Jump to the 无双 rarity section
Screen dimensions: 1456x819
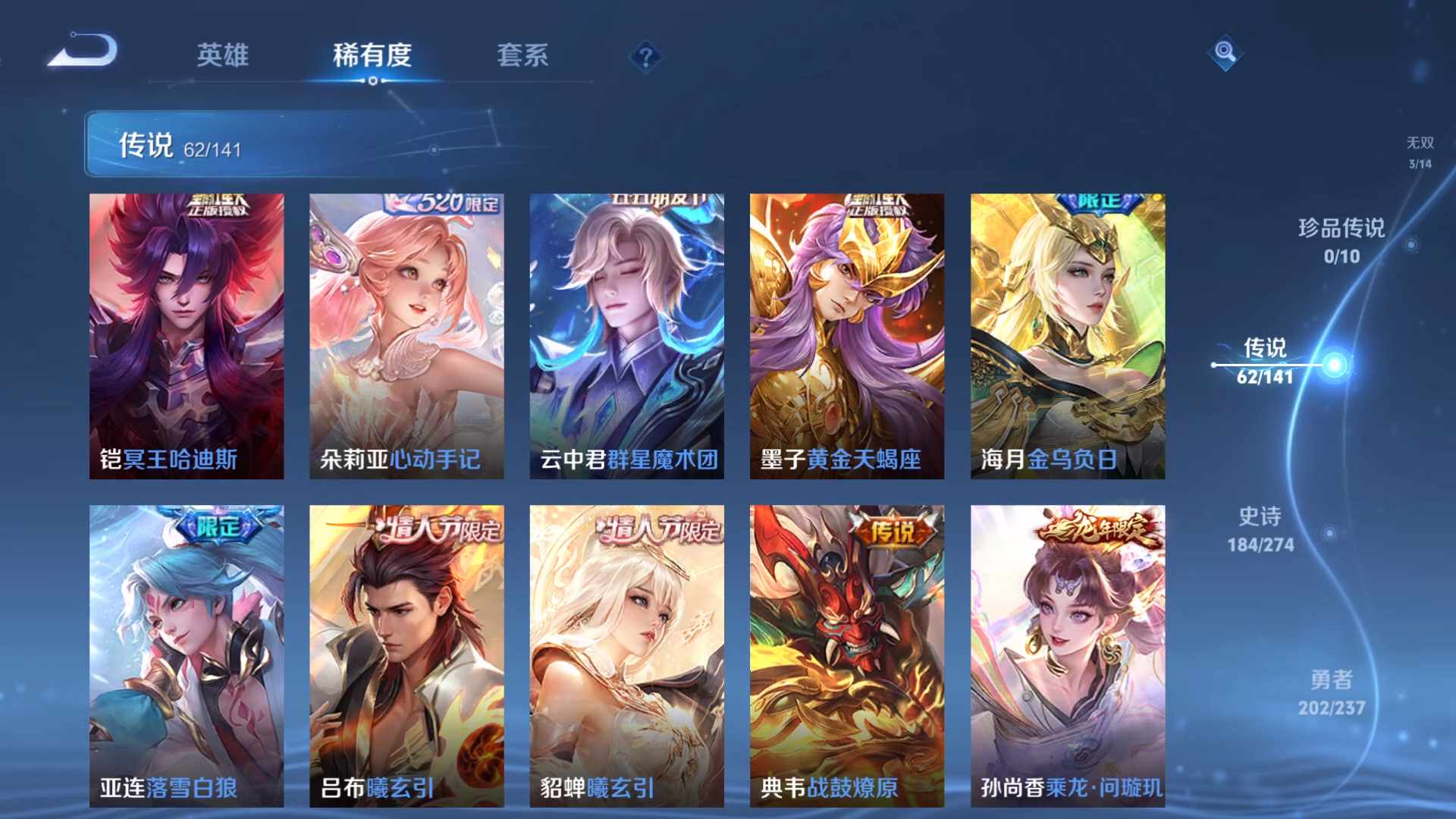[x=1420, y=152]
